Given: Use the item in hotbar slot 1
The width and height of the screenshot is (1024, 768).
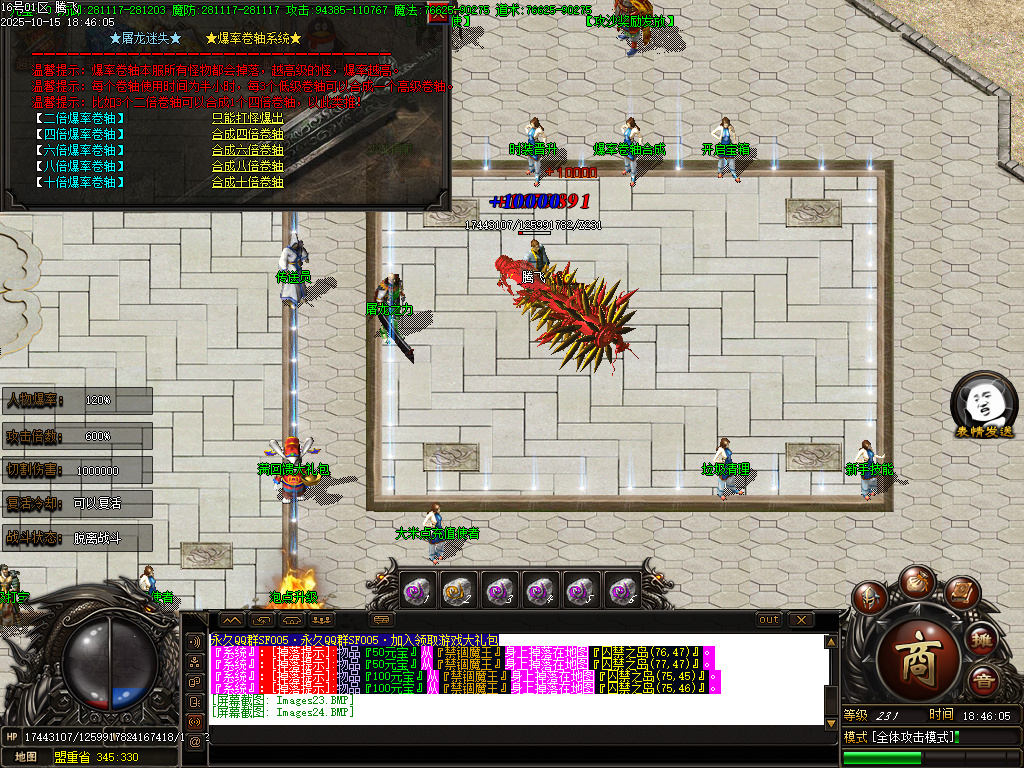Looking at the screenshot, I should pyautogui.click(x=416, y=591).
